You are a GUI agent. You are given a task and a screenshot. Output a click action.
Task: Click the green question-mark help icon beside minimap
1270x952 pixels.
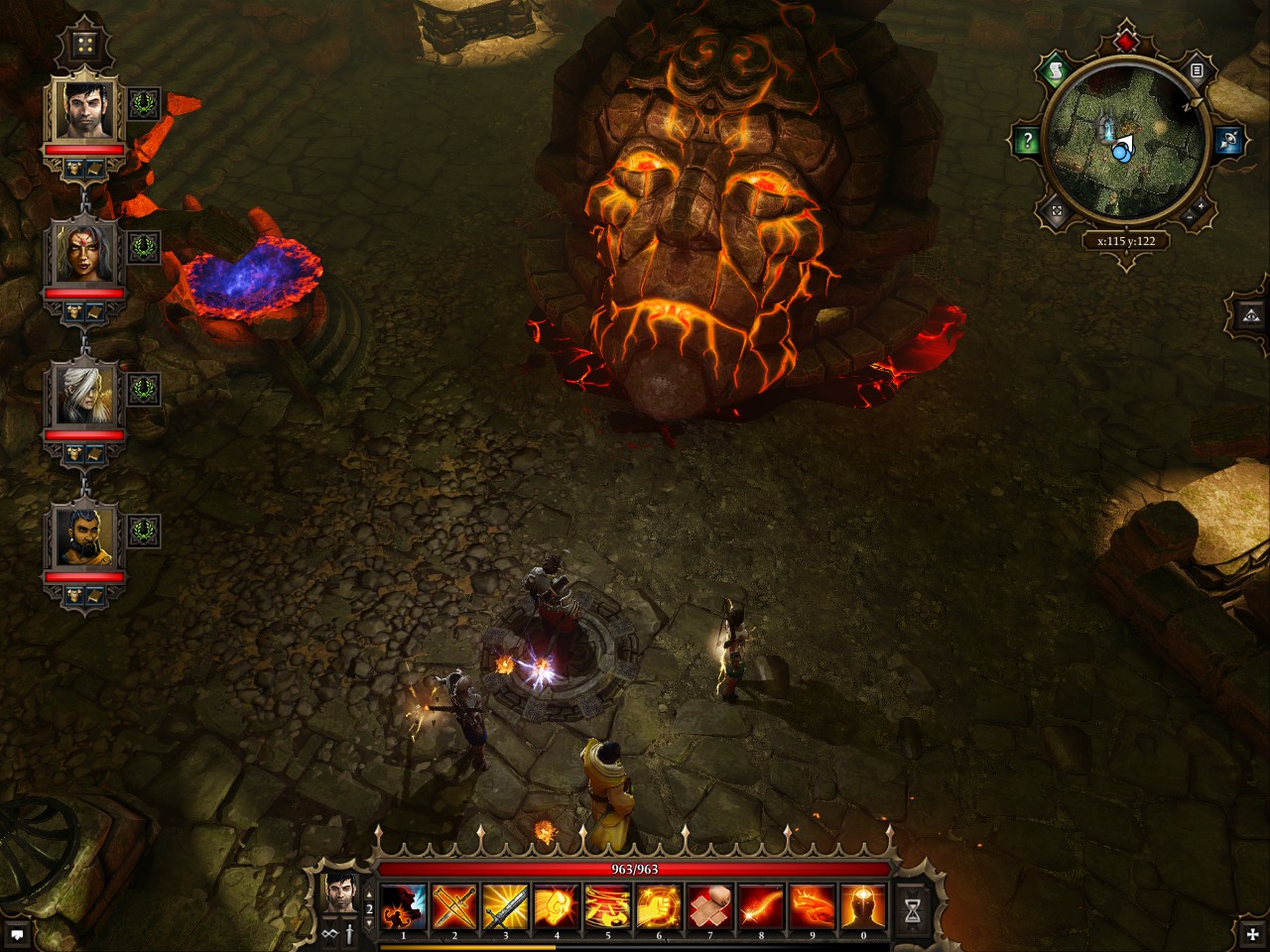[1028, 140]
